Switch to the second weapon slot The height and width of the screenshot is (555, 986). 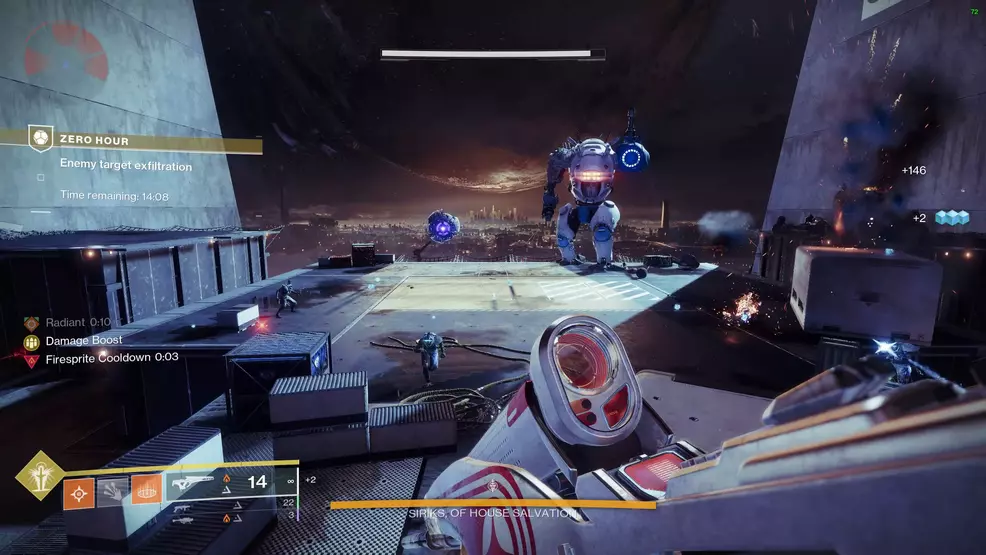coord(184,507)
